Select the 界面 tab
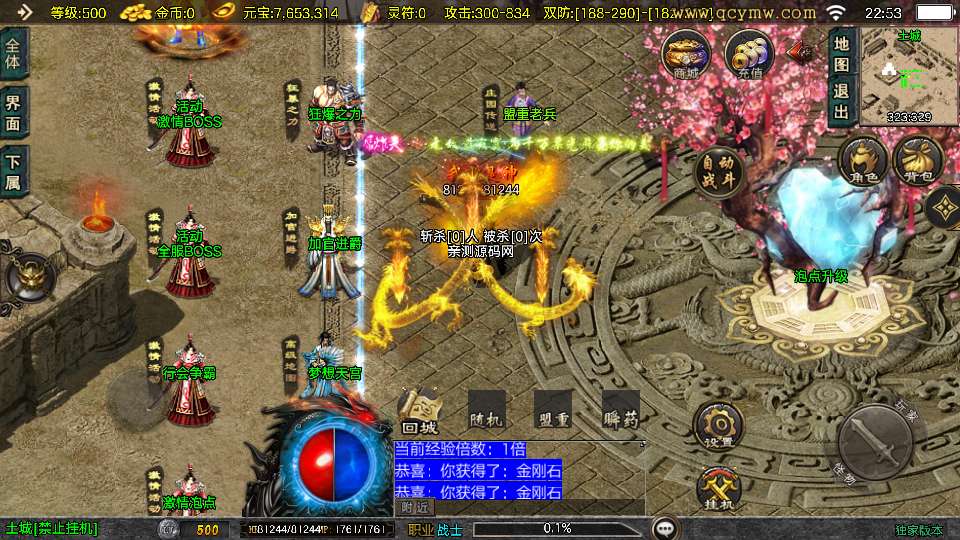Viewport: 960px width, 540px height. tap(13, 112)
